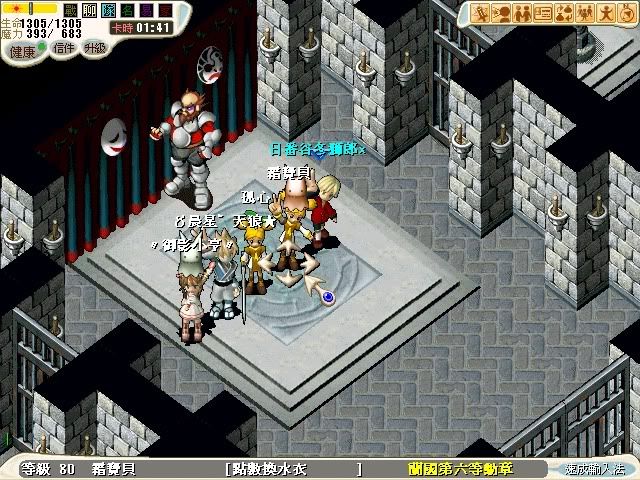
Task: Toggle the 隊 team mode indicator
Action: point(107,10)
